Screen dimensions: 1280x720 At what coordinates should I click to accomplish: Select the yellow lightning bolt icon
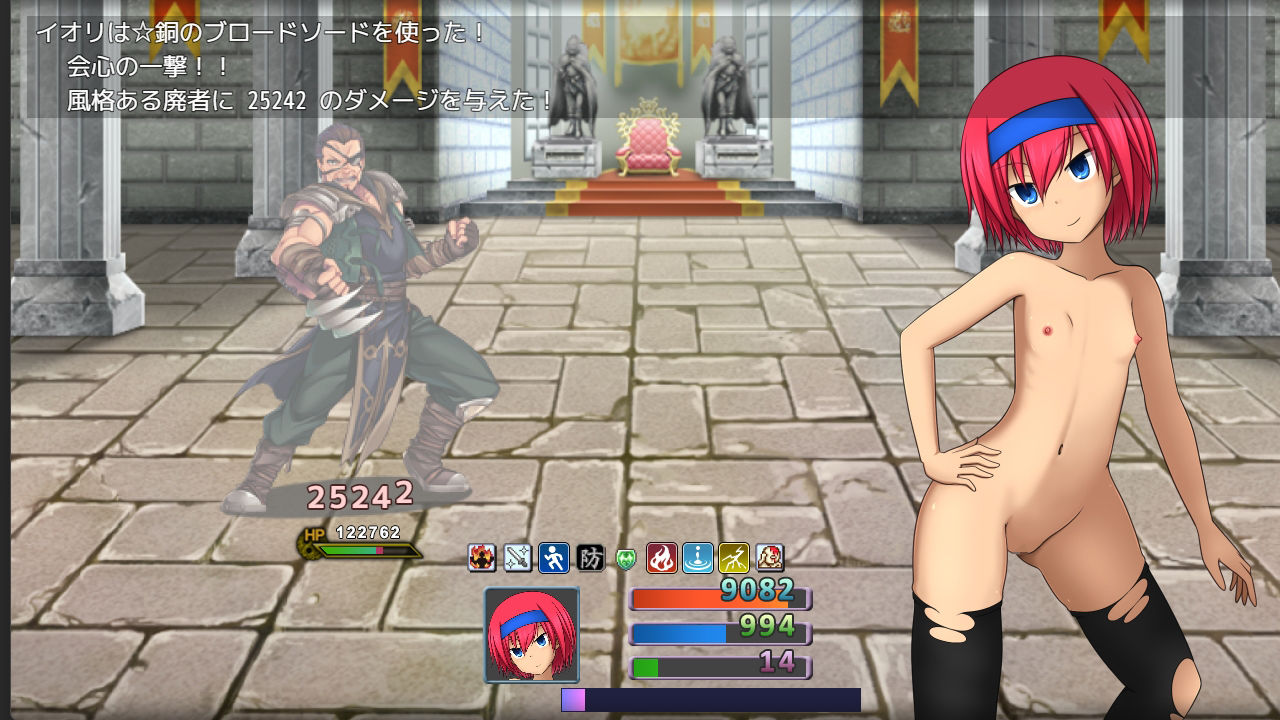734,558
